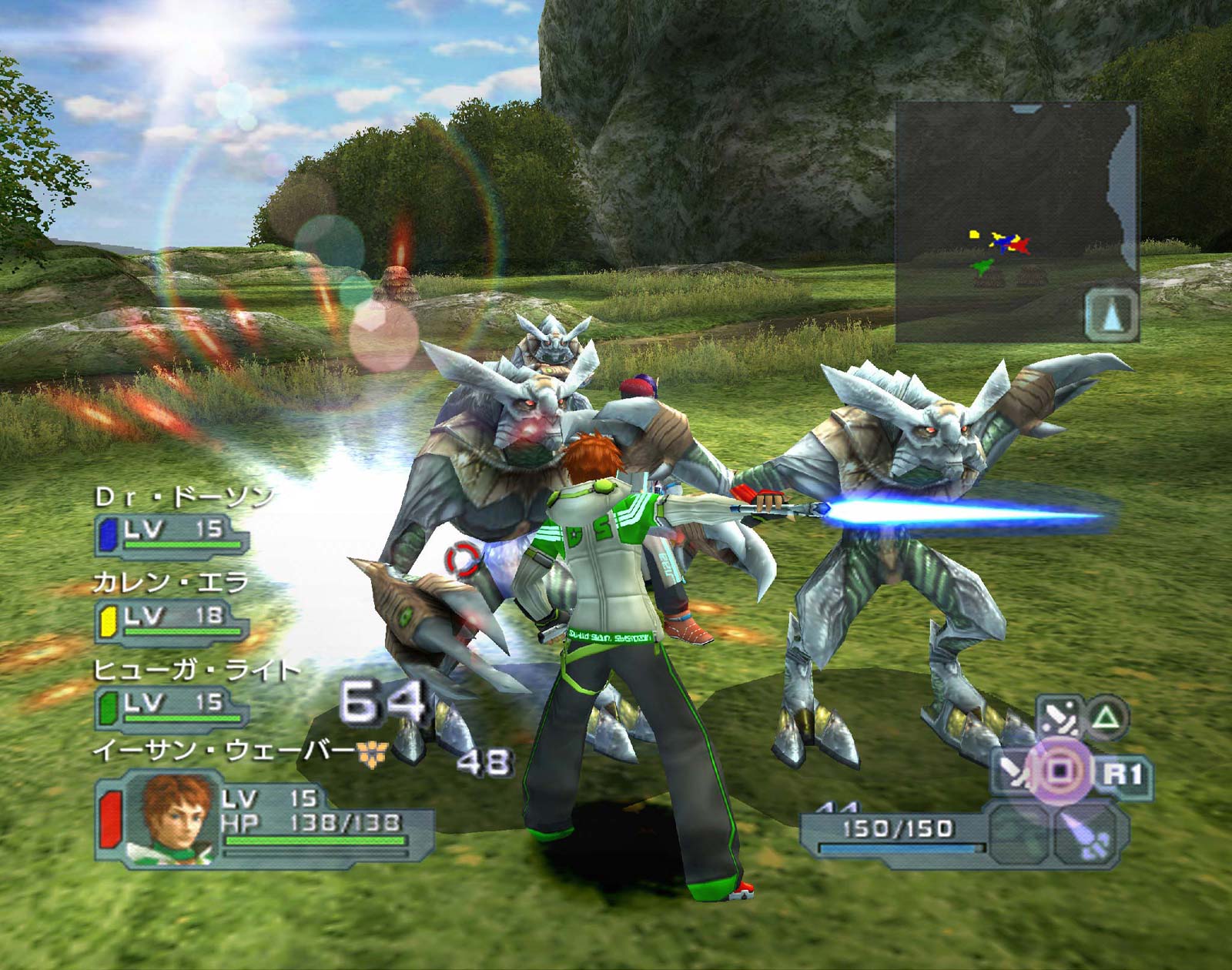Screen dimensions: 1232x970
Task: Click the arrow compass icon on the minimap
Action: coord(1111,314)
